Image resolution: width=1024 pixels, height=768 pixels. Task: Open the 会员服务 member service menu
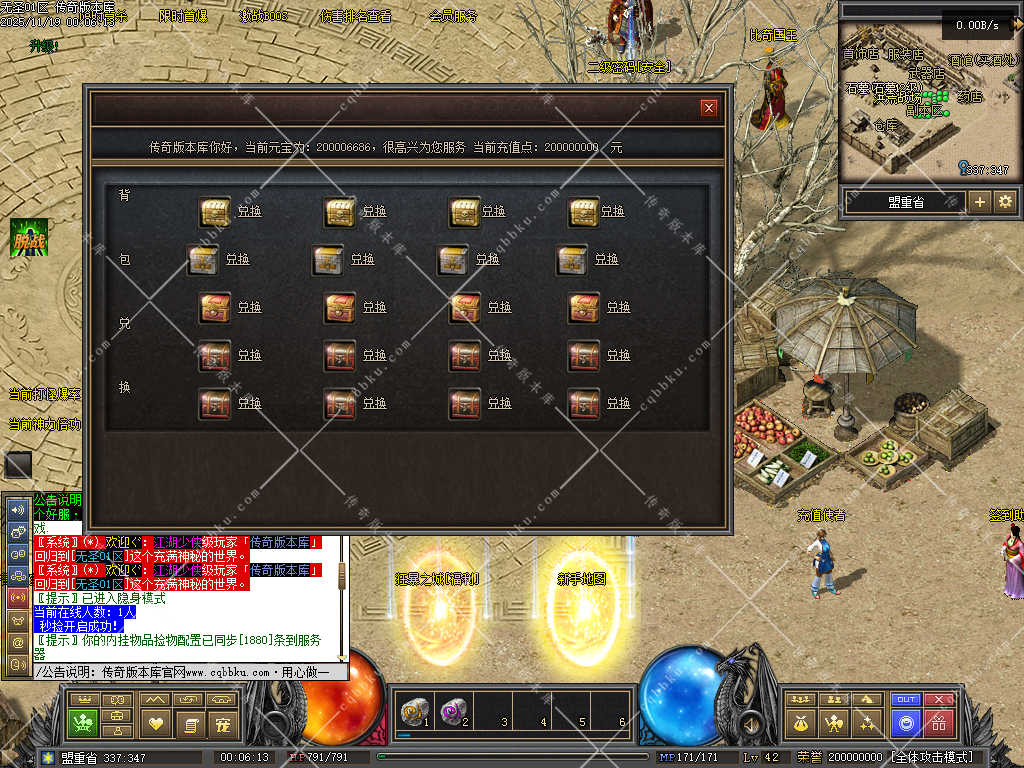tap(453, 16)
